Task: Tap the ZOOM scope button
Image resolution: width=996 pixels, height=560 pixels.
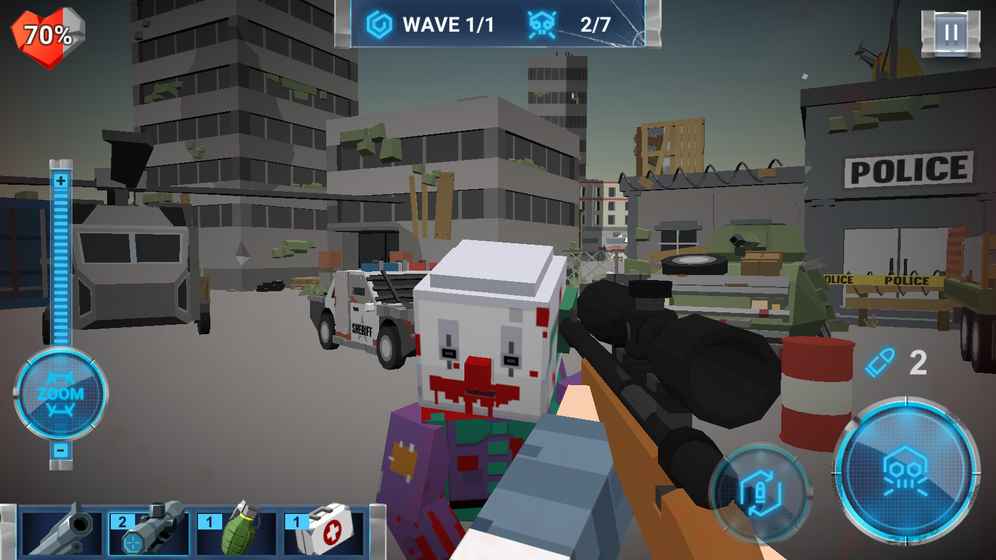Action: coord(61,394)
